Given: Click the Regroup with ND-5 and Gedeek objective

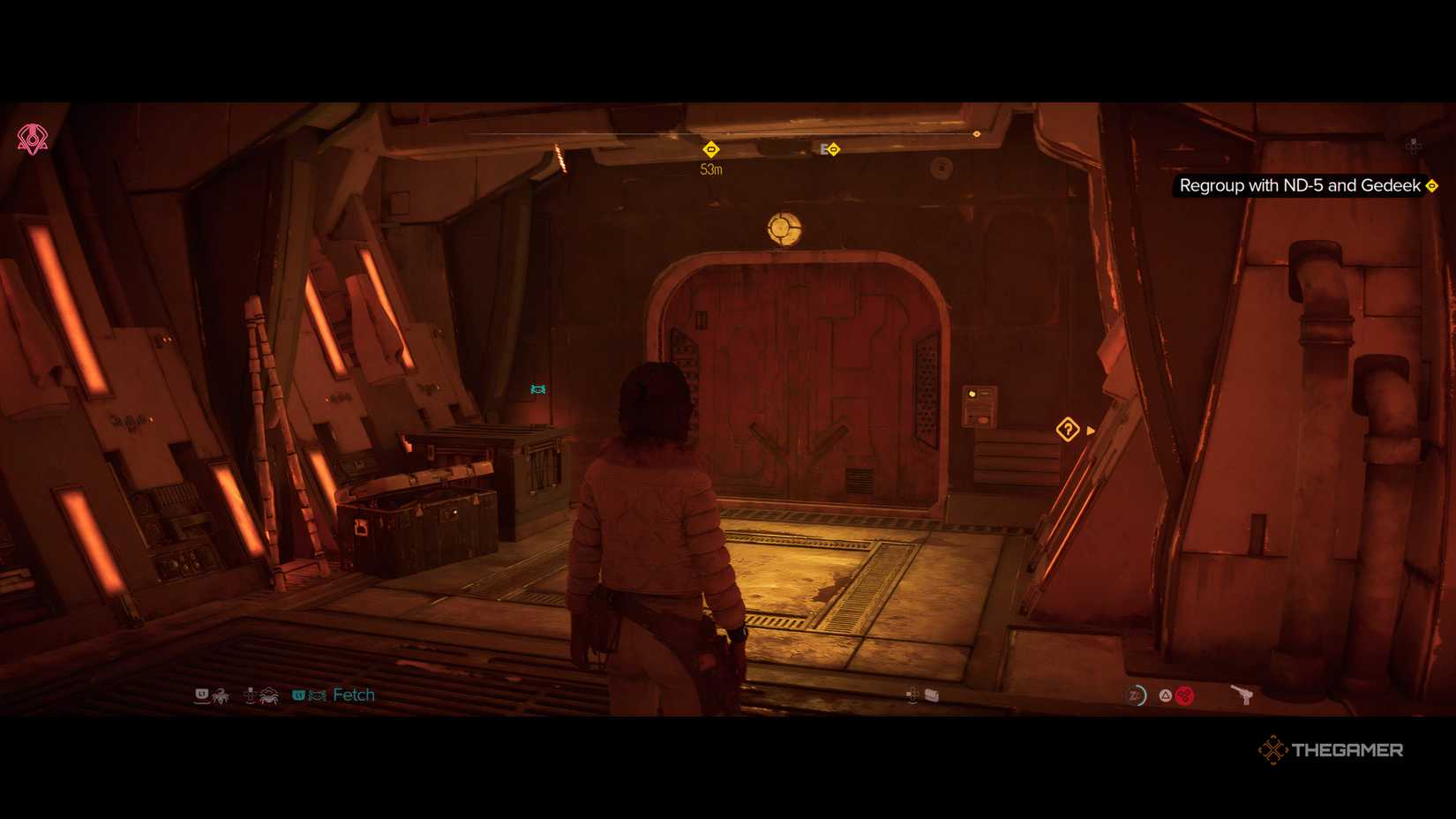Looking at the screenshot, I should coord(1297,186).
